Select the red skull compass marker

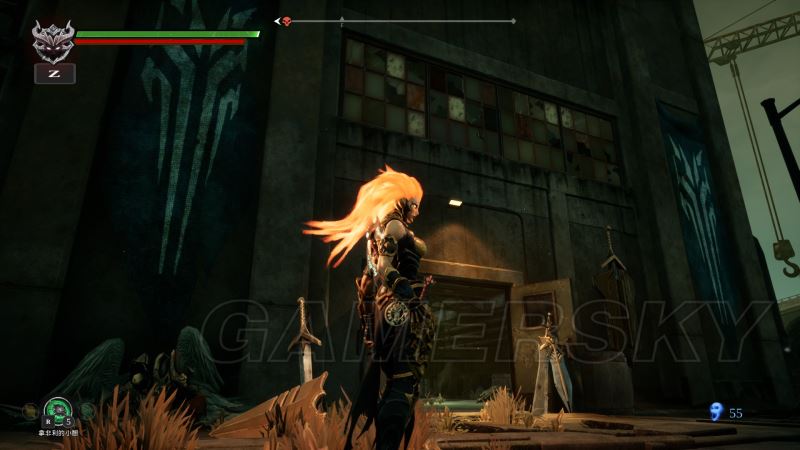point(287,21)
